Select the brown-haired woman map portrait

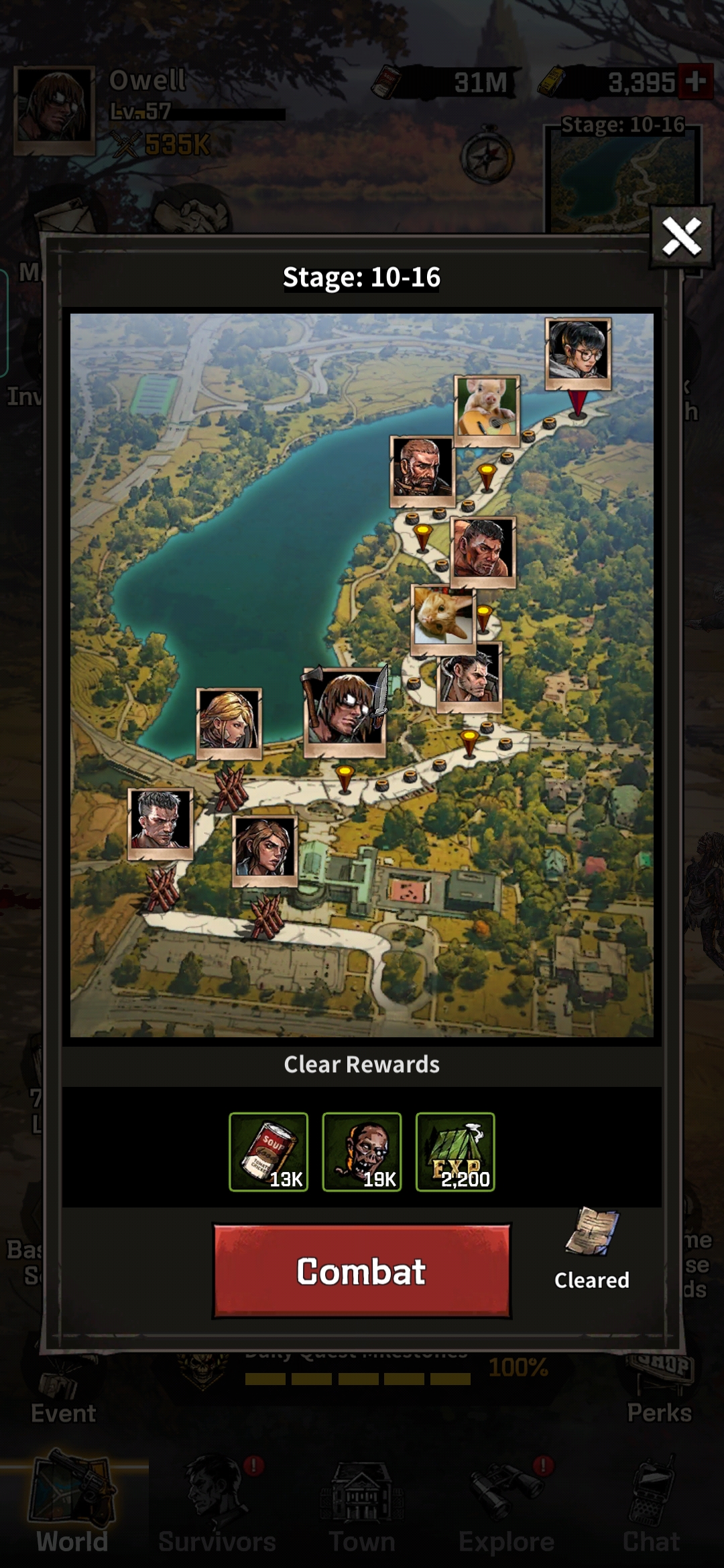(265, 848)
